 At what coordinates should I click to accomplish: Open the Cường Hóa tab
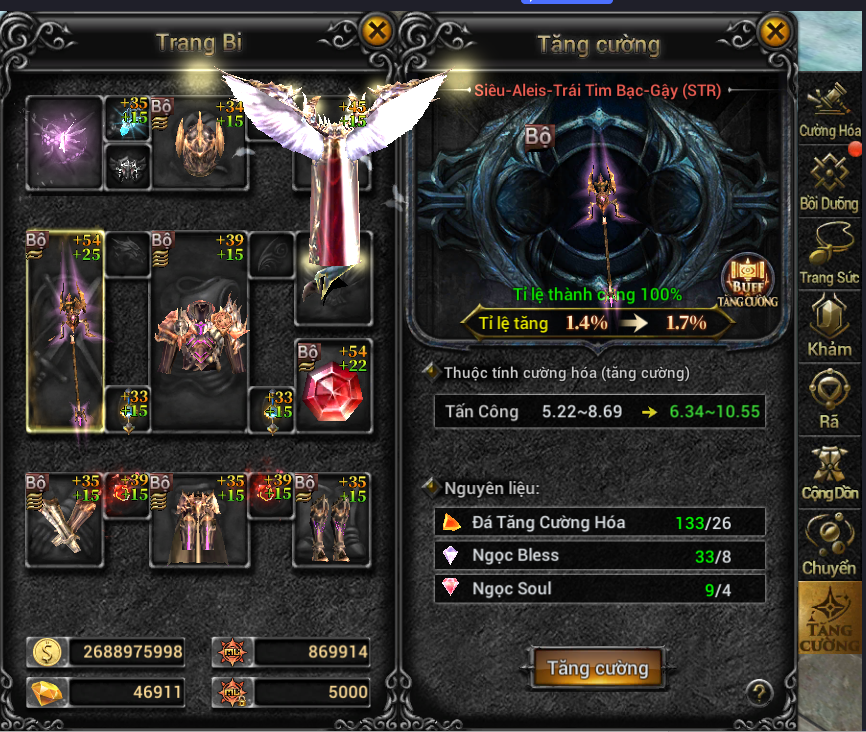point(829,112)
